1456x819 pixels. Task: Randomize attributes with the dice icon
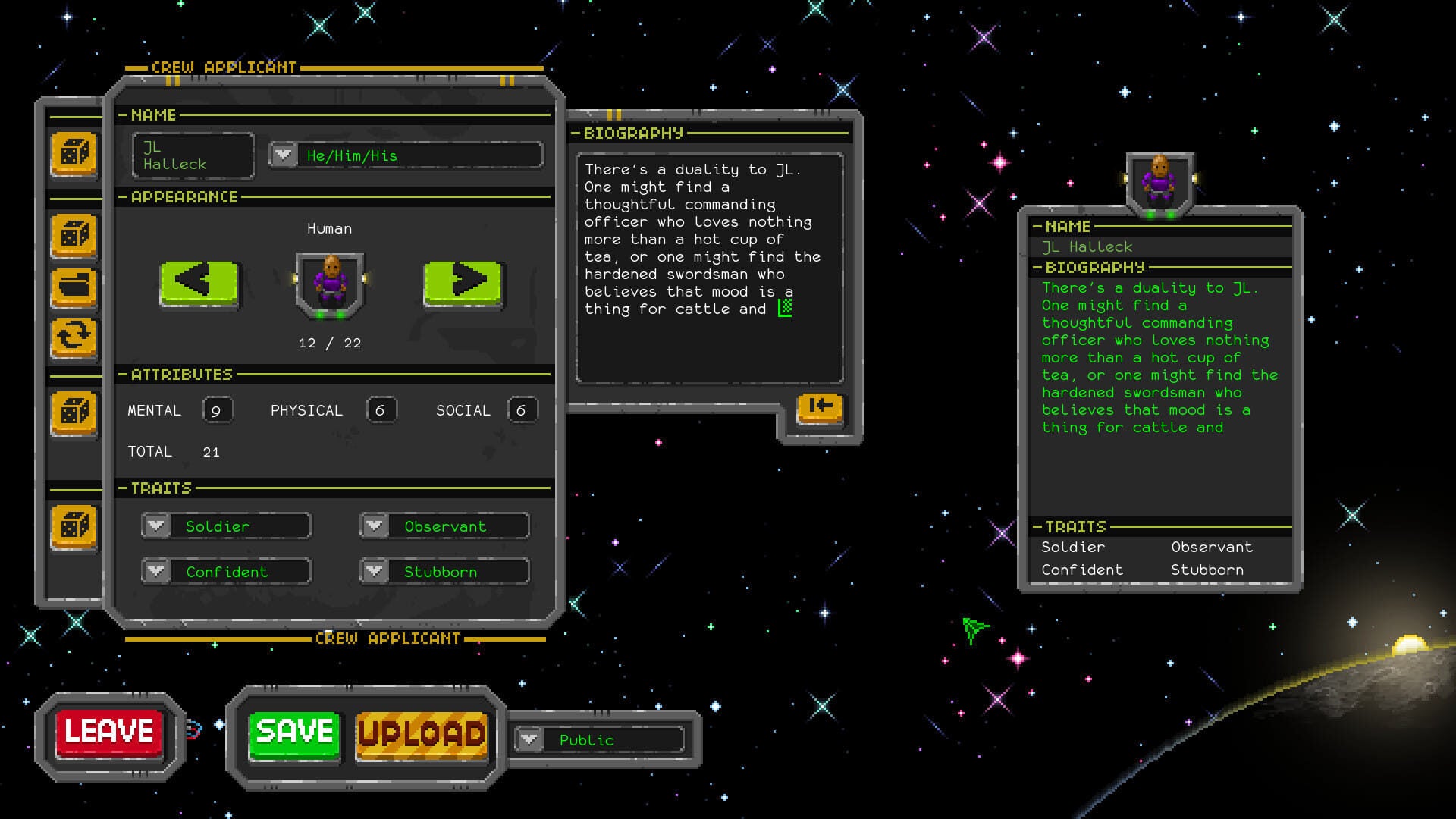pos(74,413)
